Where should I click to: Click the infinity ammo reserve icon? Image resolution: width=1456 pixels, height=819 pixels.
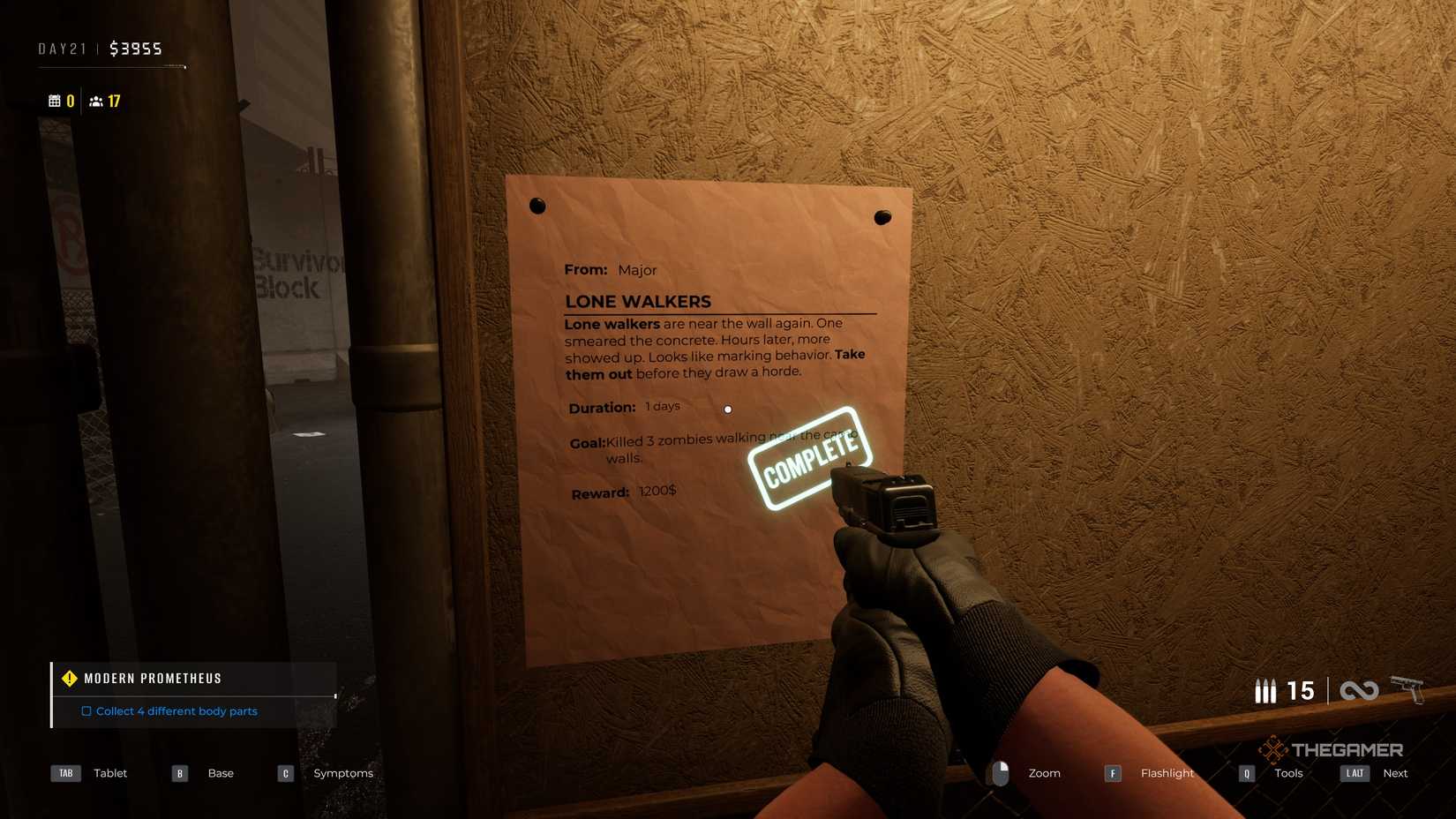point(1359,691)
